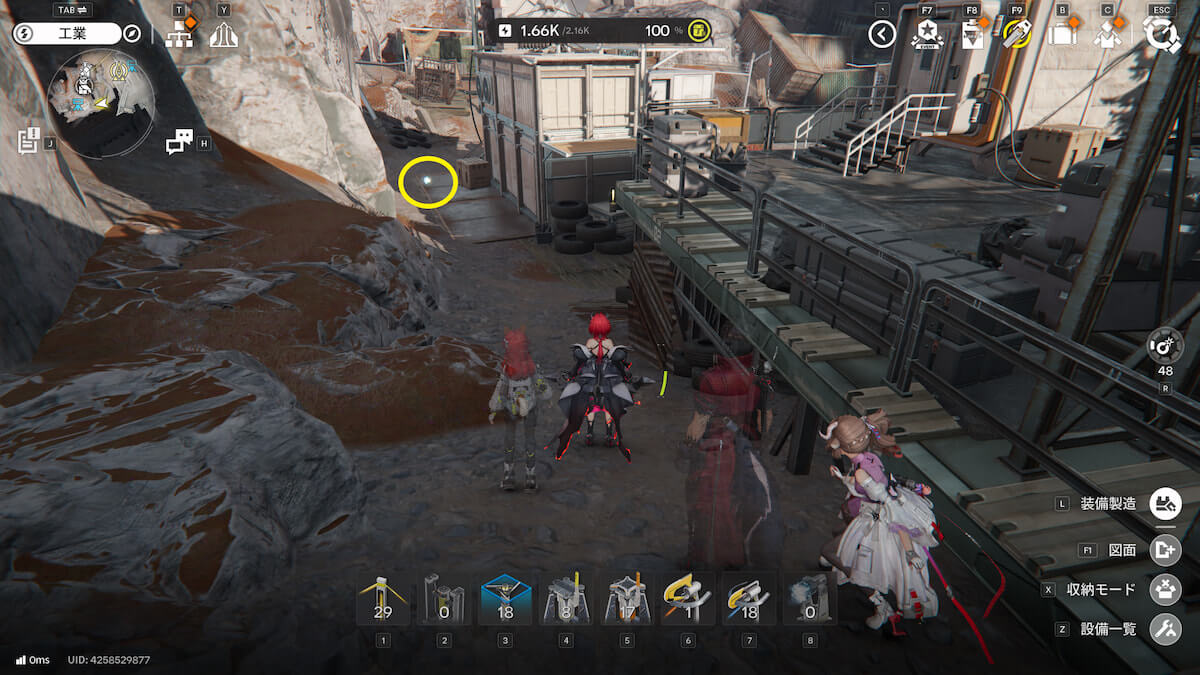Open the chat speech bubbles icon
The width and height of the screenshot is (1200, 675).
point(179,143)
